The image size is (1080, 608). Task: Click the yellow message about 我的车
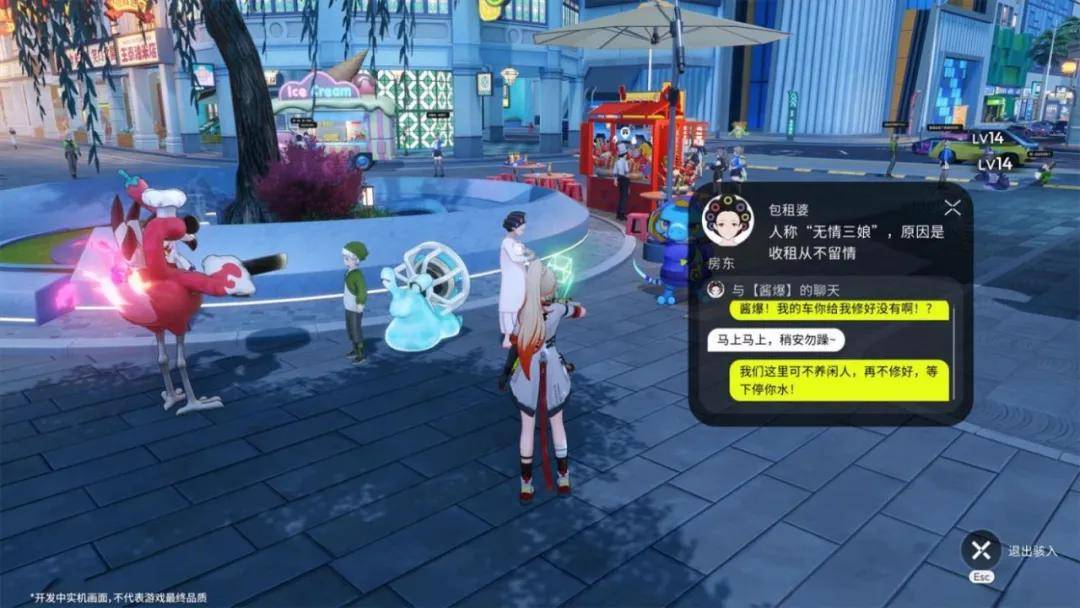838,310
